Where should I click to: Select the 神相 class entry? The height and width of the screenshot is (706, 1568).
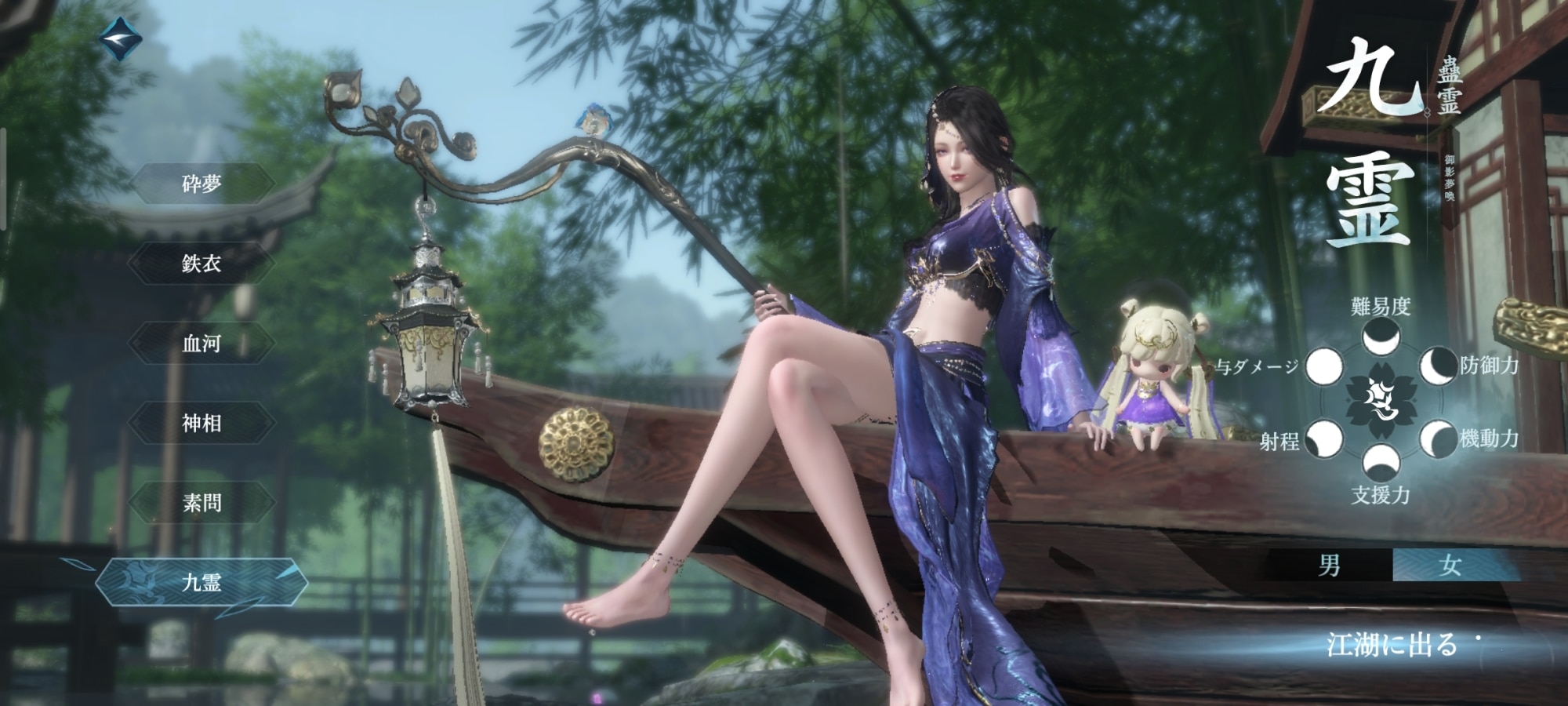[x=201, y=424]
